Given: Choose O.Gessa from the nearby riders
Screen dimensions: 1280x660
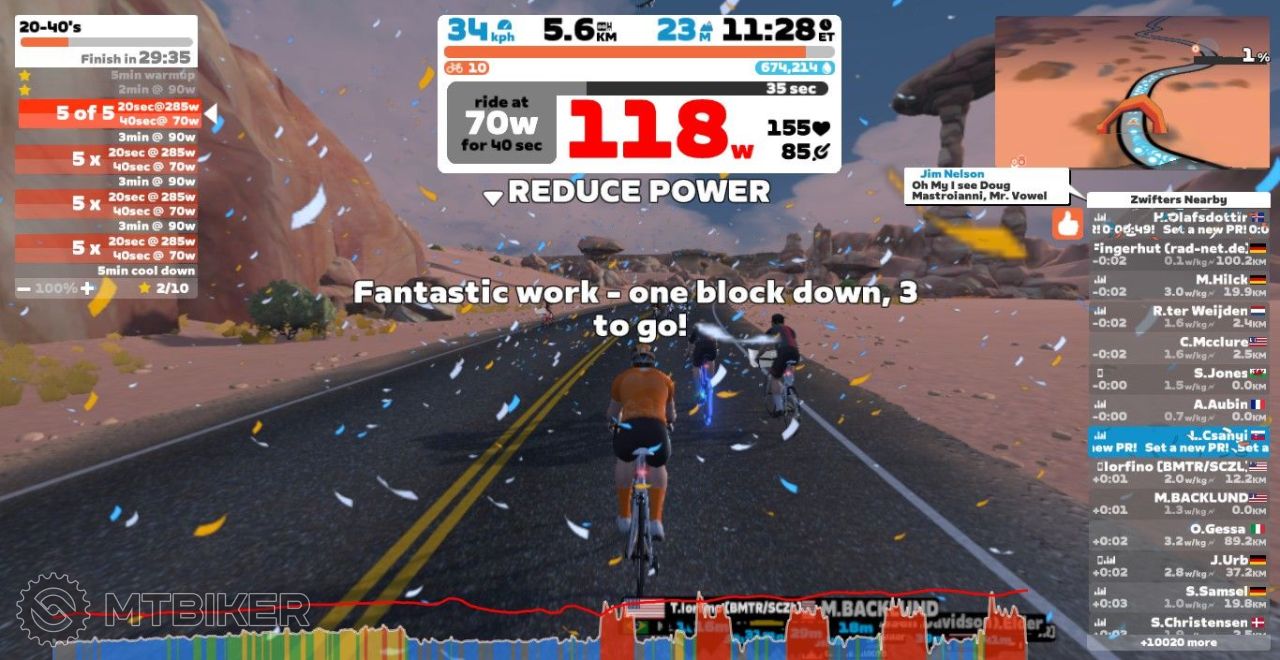Looking at the screenshot, I should tap(1178, 534).
